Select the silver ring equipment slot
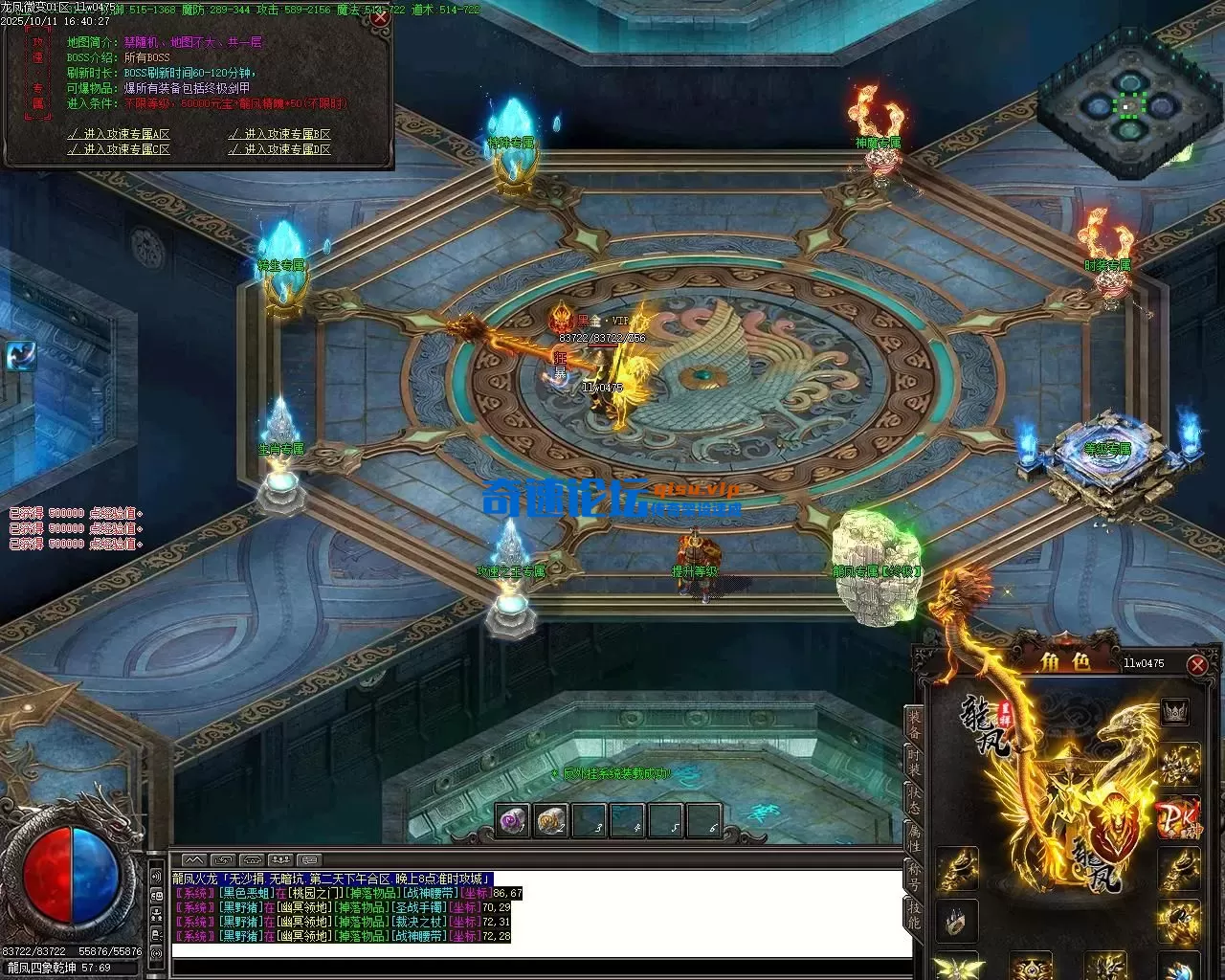 pyautogui.click(x=957, y=920)
